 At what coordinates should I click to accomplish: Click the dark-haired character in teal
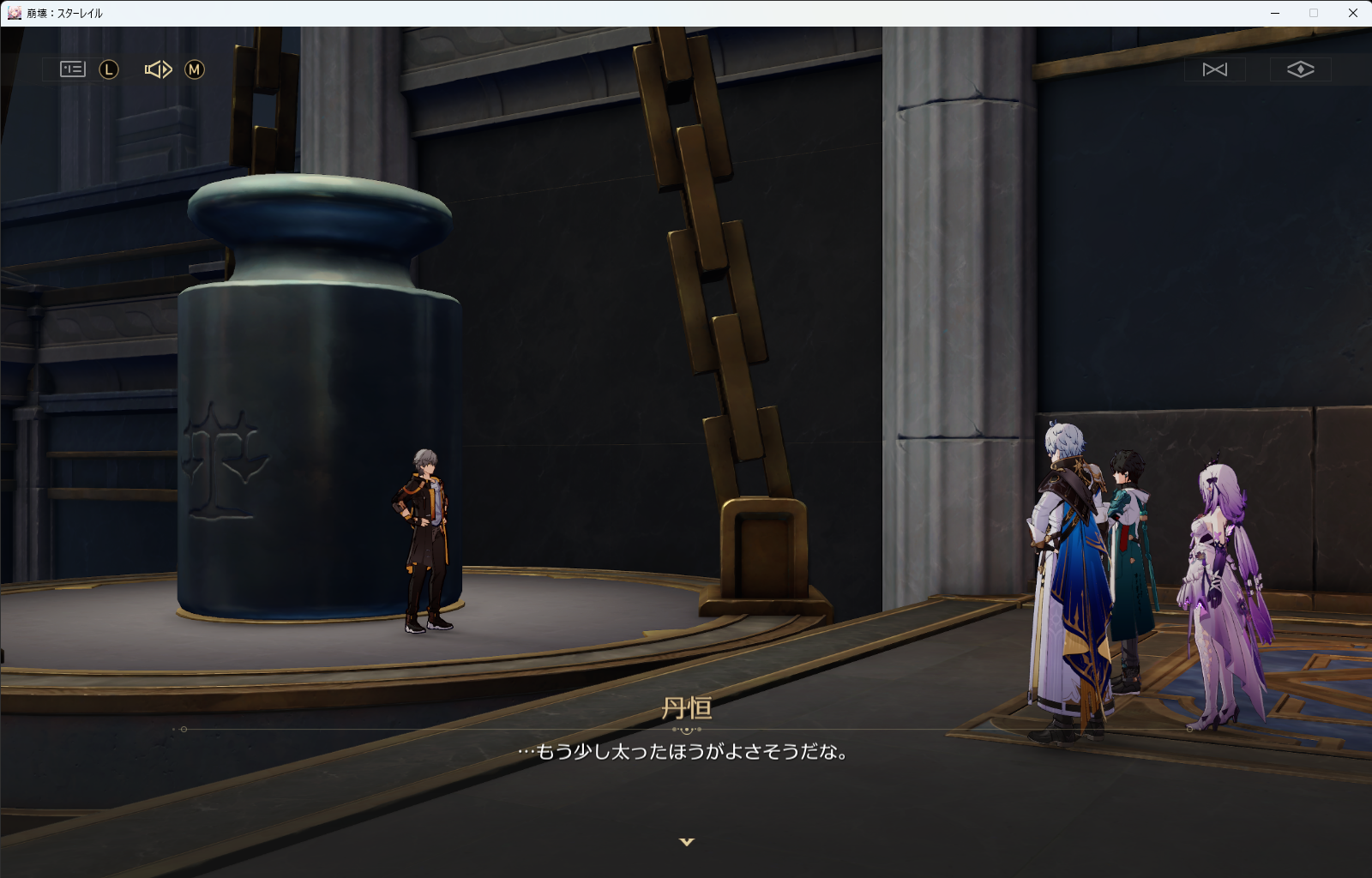coord(1132,540)
